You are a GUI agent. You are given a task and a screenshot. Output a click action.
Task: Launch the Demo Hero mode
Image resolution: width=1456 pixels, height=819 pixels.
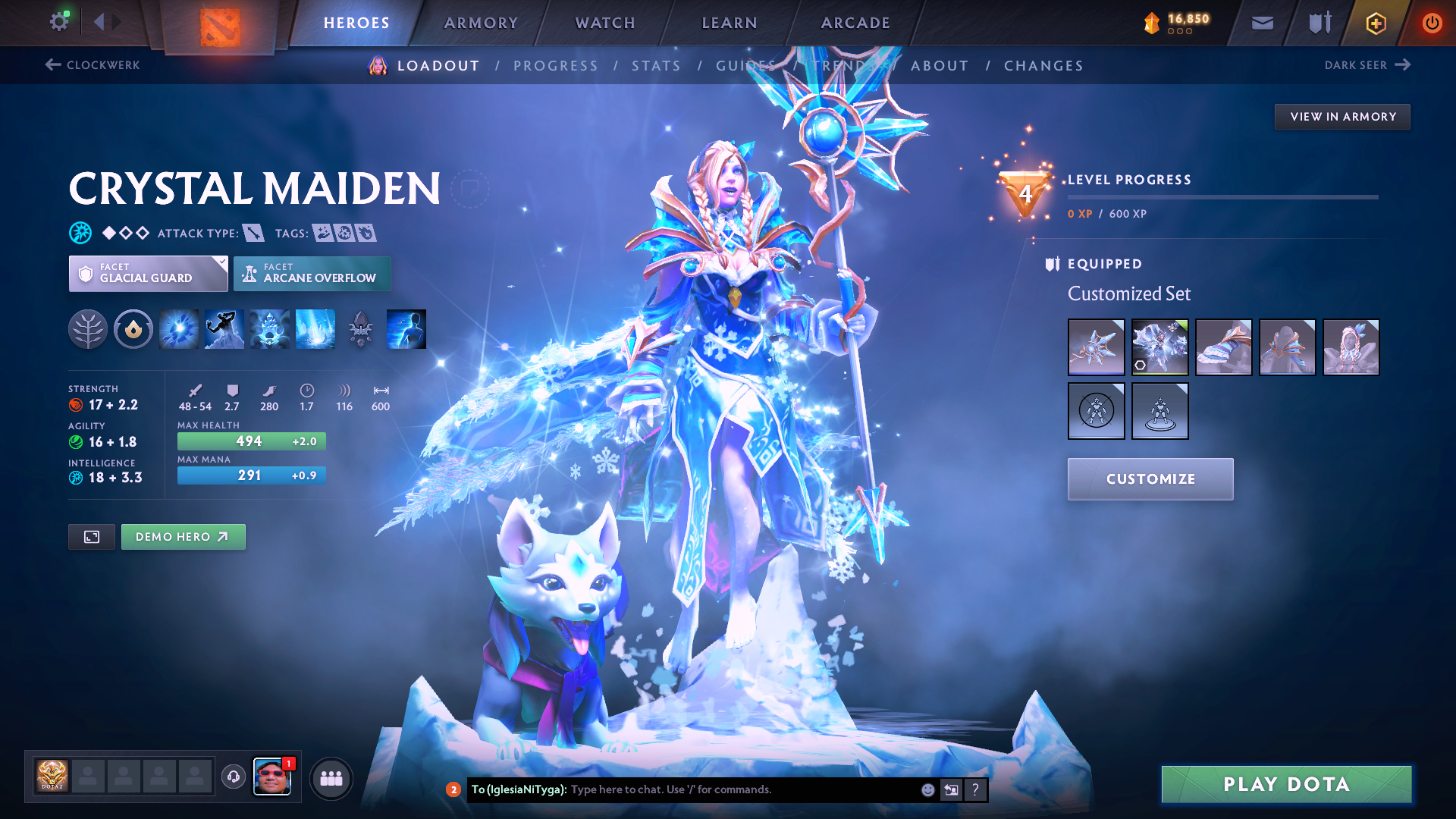point(183,537)
